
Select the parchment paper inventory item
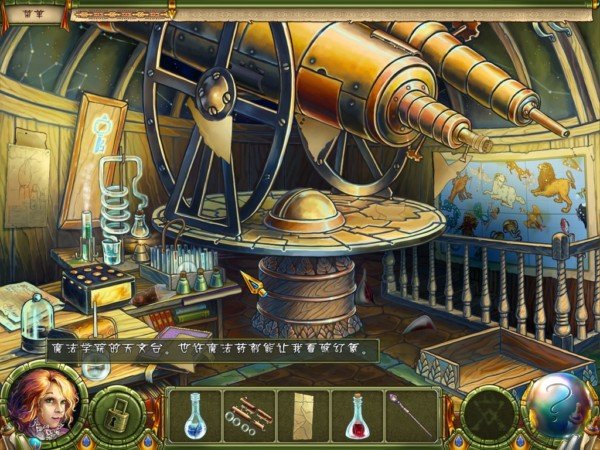(x=304, y=414)
